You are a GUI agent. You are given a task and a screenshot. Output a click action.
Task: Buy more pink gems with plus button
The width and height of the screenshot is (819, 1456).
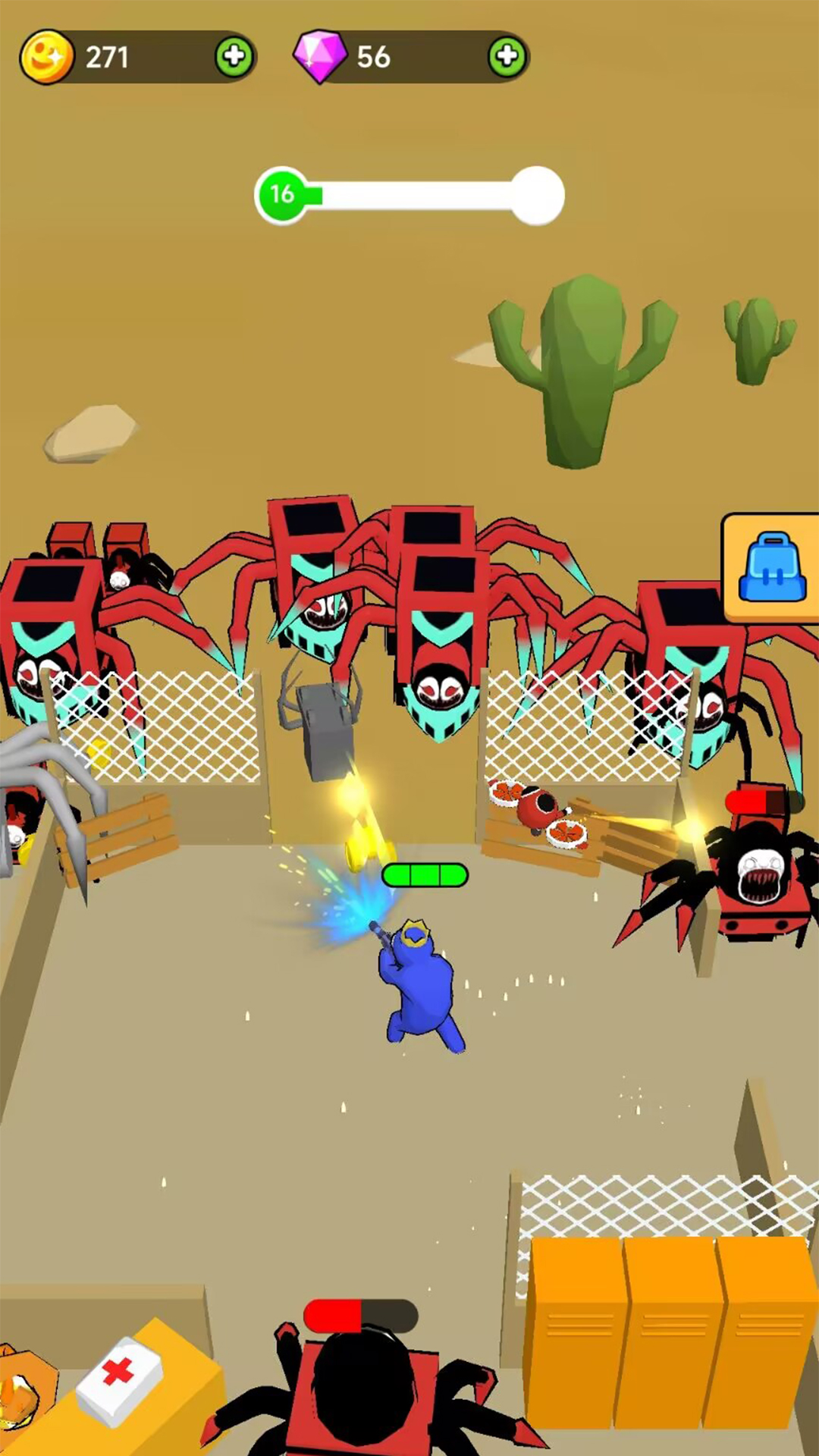click(507, 57)
